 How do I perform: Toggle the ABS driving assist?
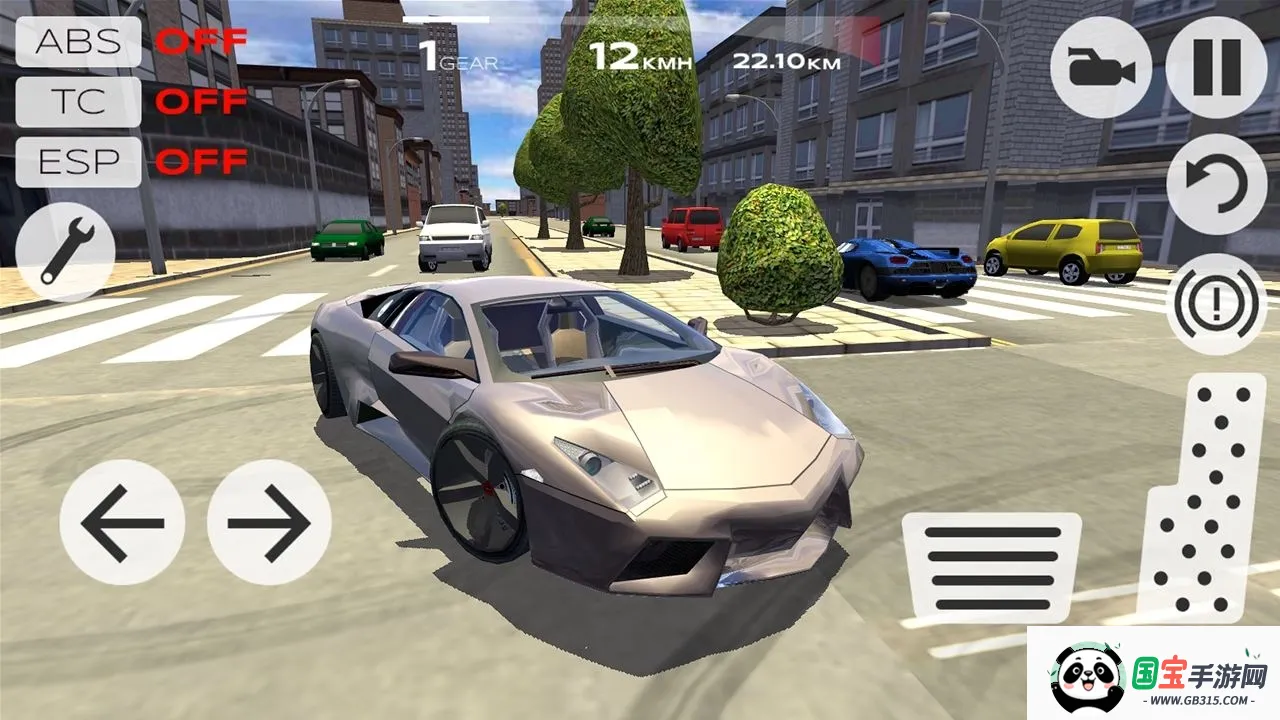click(x=79, y=42)
